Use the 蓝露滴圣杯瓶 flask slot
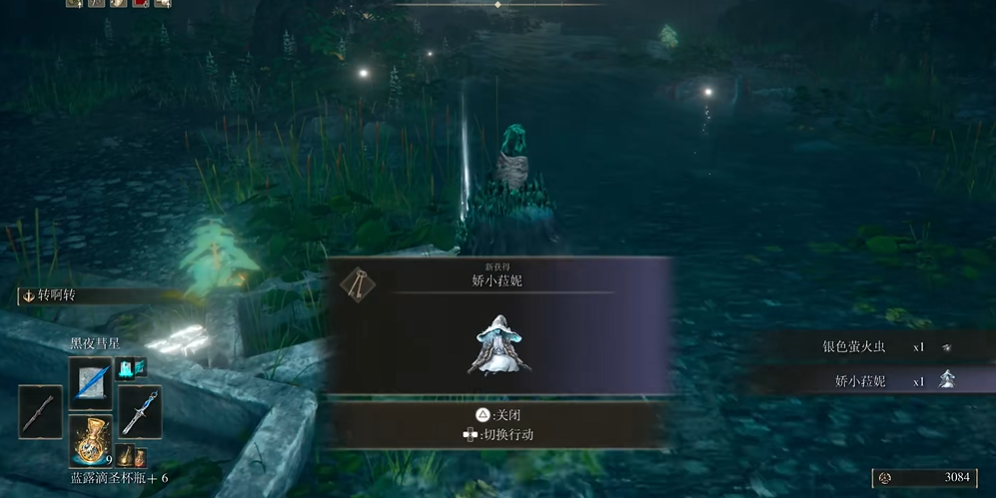 (x=90, y=441)
